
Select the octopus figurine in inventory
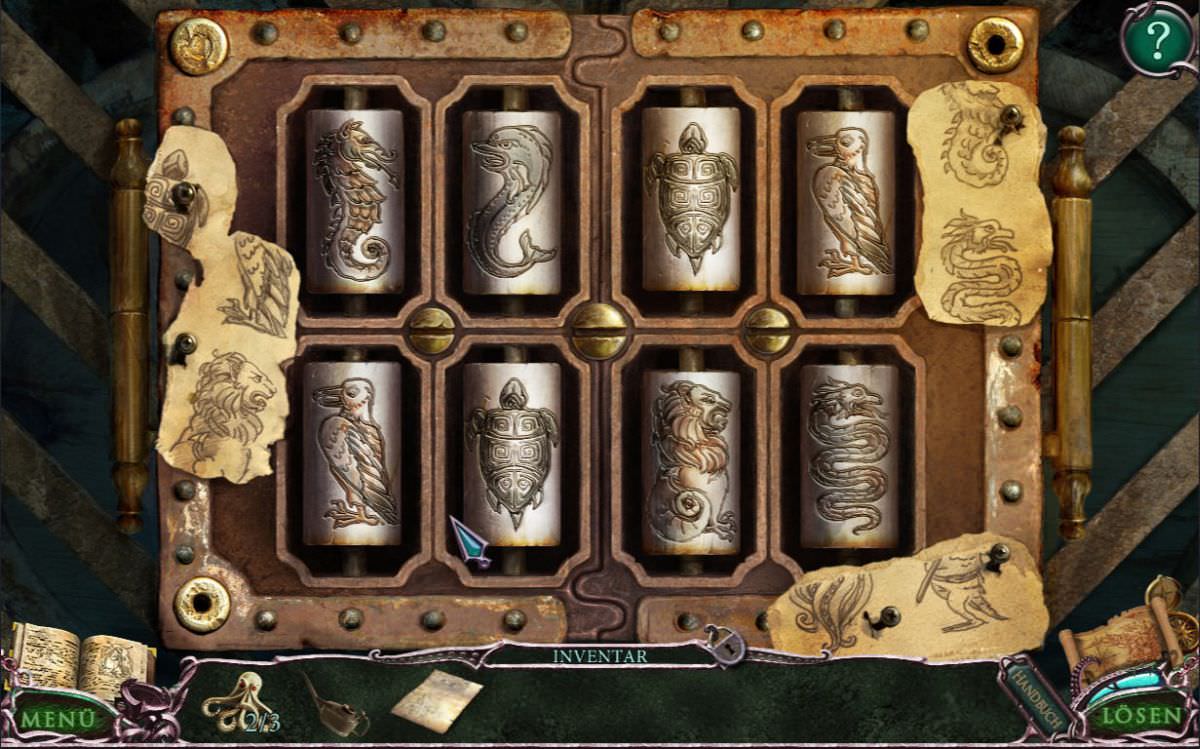(x=233, y=700)
